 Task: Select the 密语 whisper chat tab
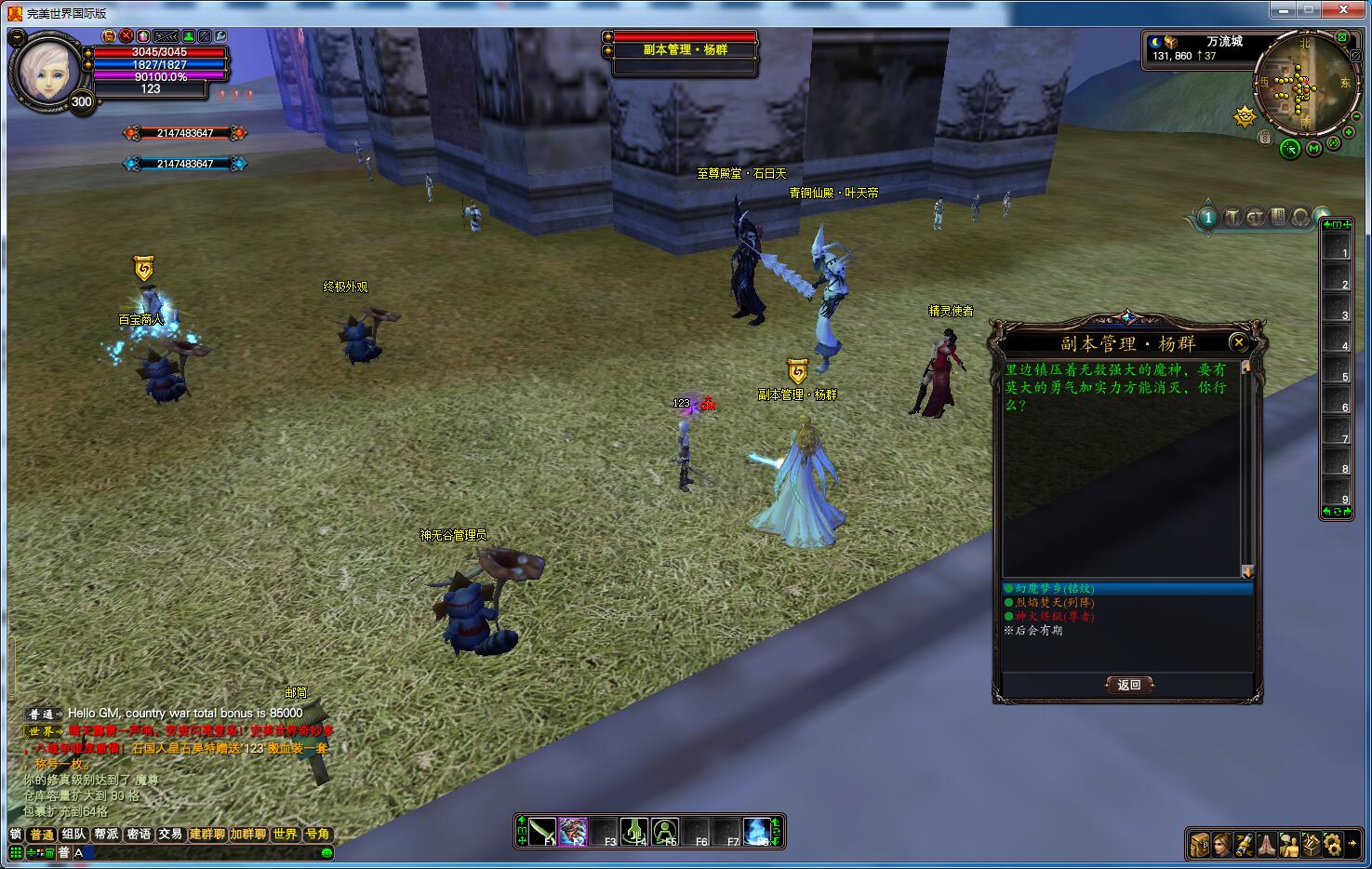pyautogui.click(x=139, y=835)
